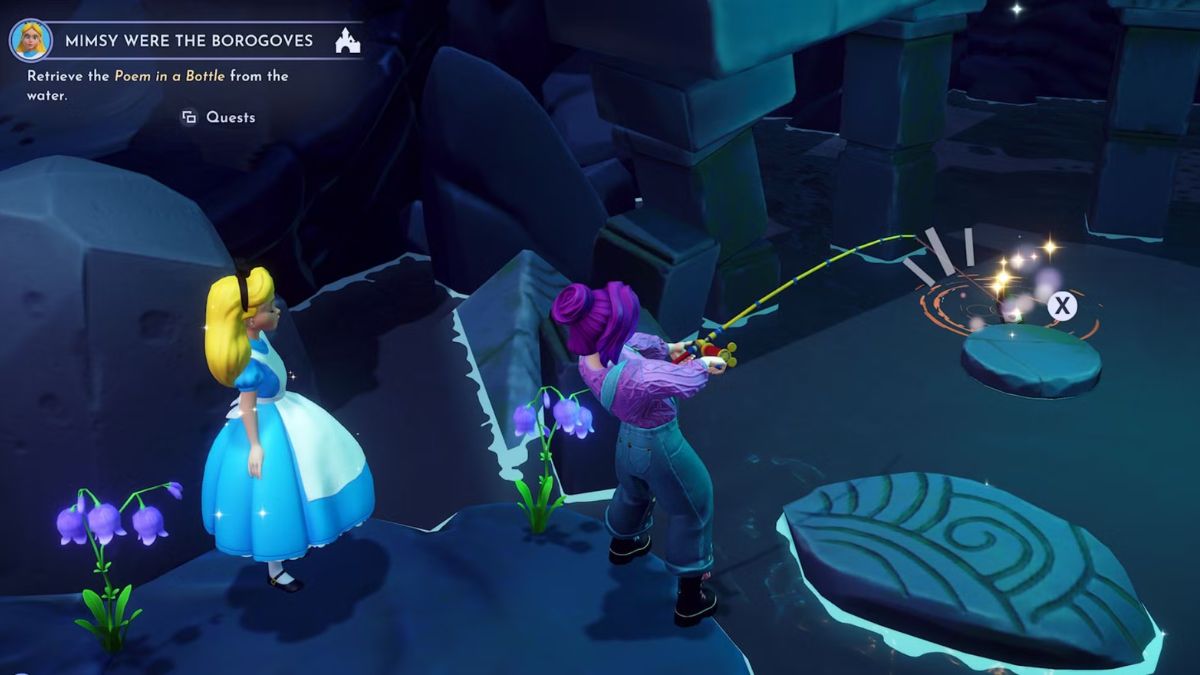Image resolution: width=1200 pixels, height=675 pixels.
Task: Select the Mimsy Were the Borogoves quest title
Action: [x=189, y=41]
